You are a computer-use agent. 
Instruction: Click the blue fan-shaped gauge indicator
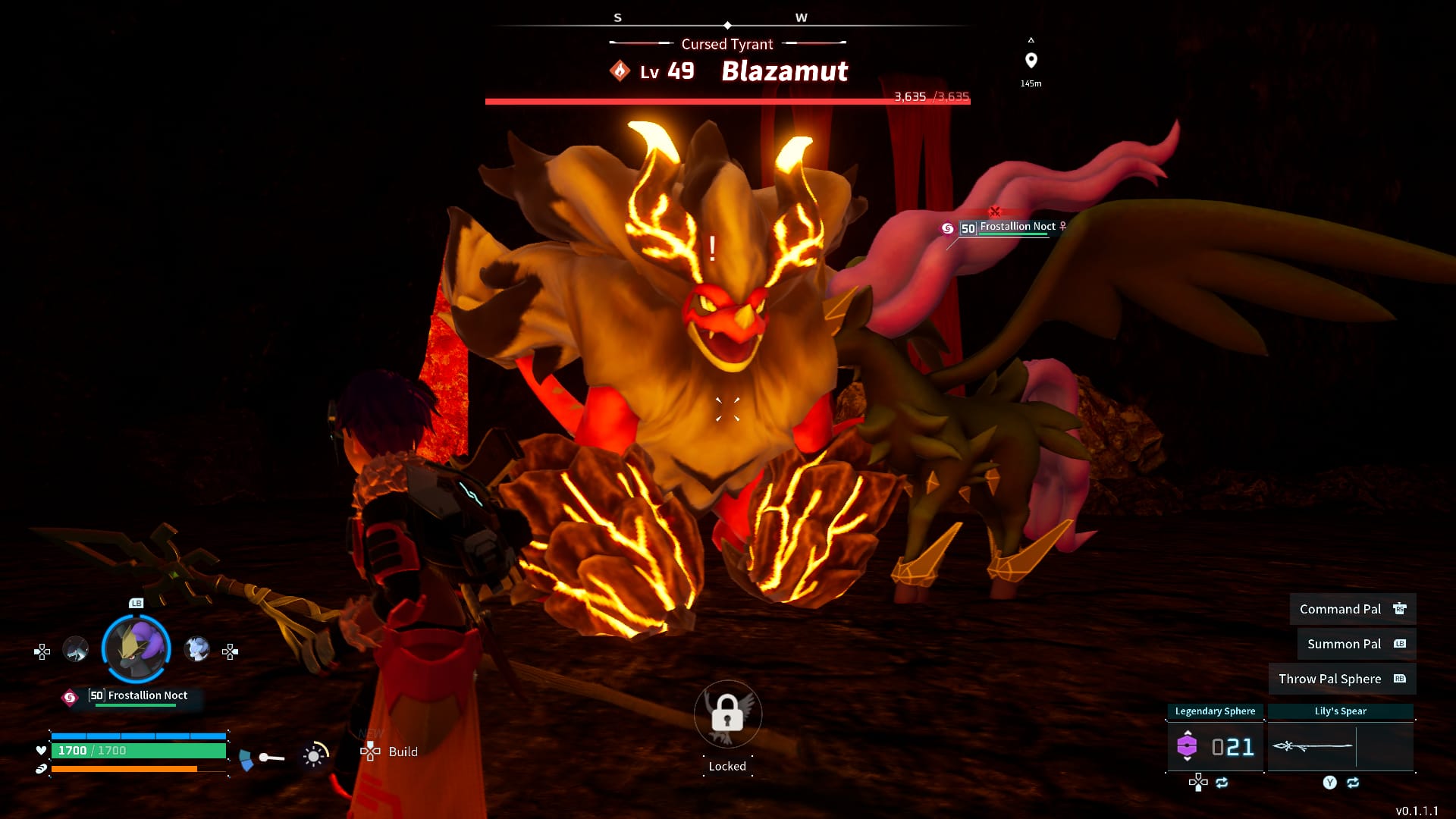click(246, 758)
